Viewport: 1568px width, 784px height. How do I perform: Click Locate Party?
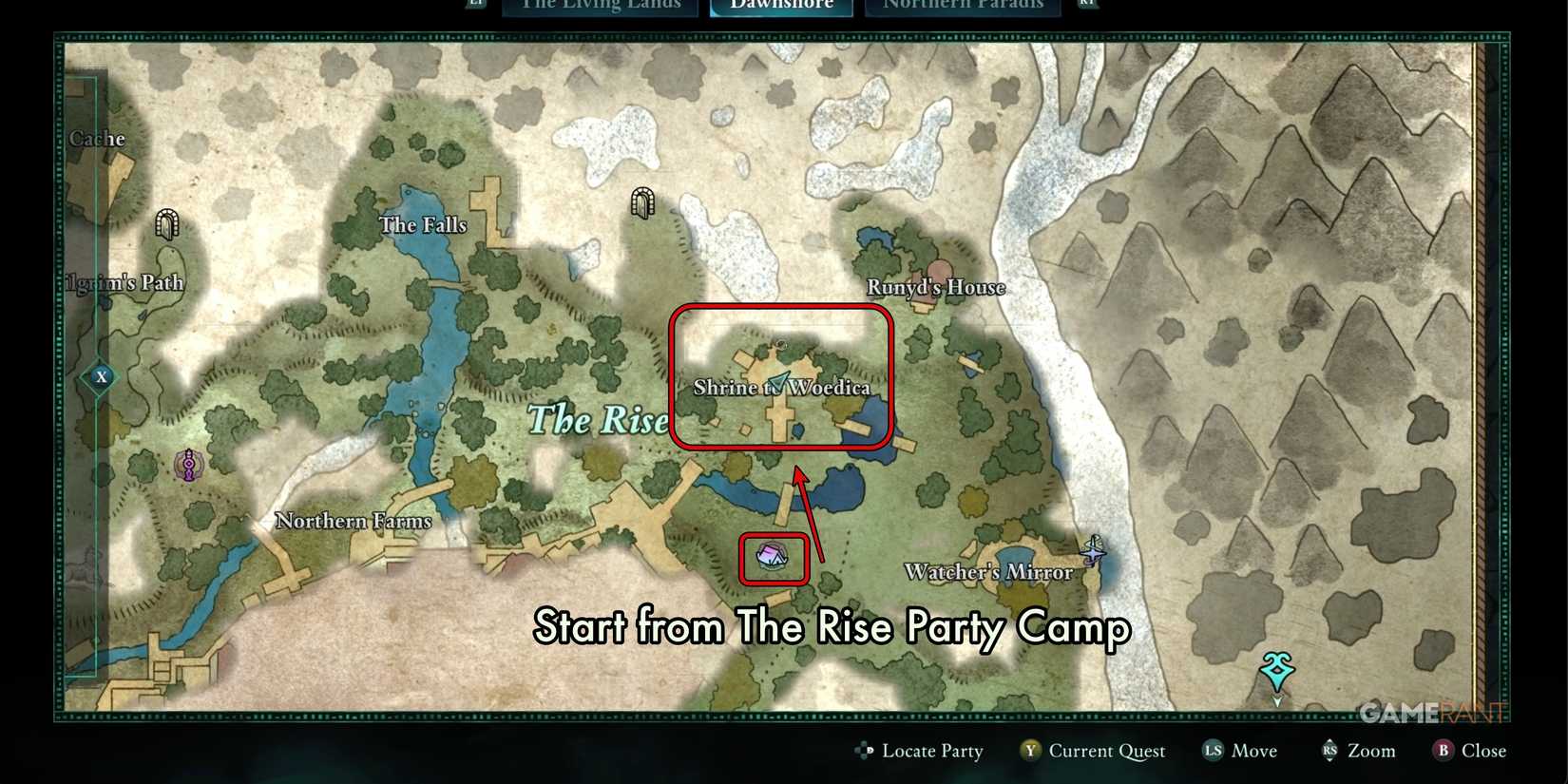coord(931,751)
